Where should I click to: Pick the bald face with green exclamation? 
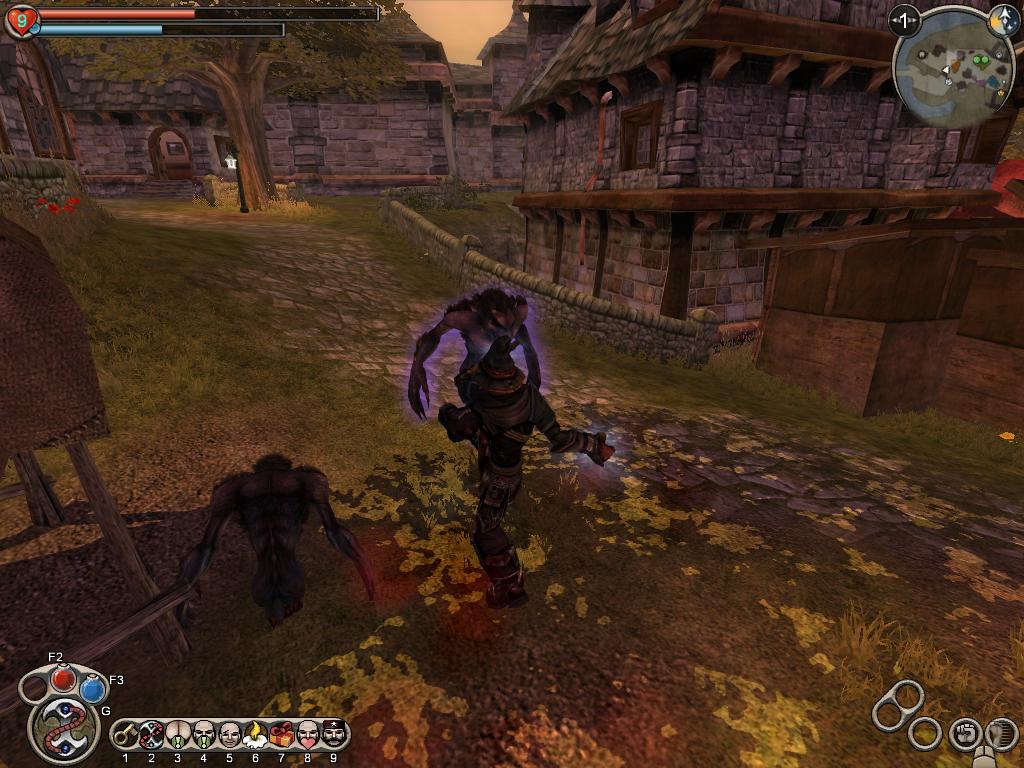(x=204, y=735)
